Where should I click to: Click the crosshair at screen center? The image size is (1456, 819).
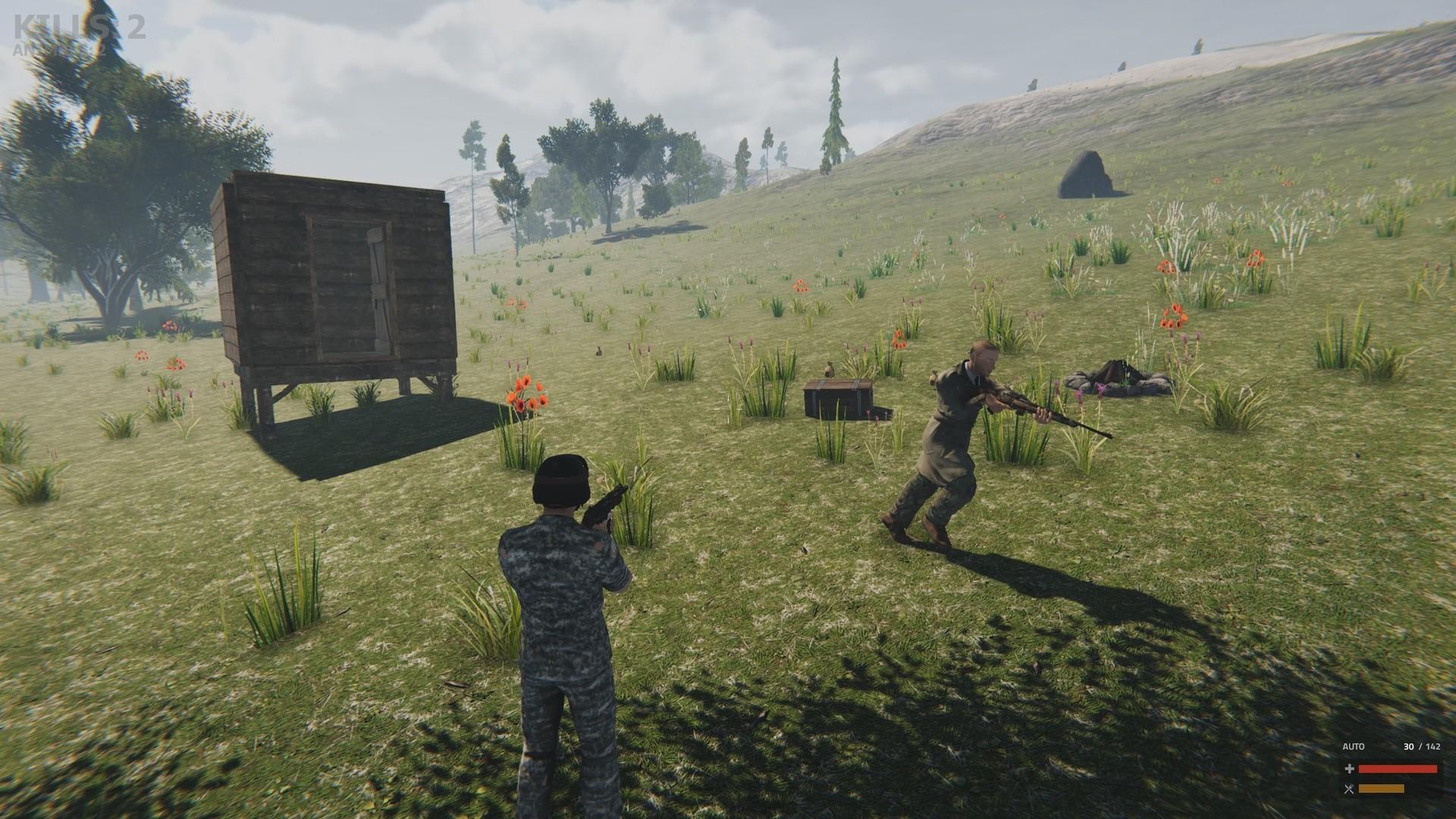(728, 409)
